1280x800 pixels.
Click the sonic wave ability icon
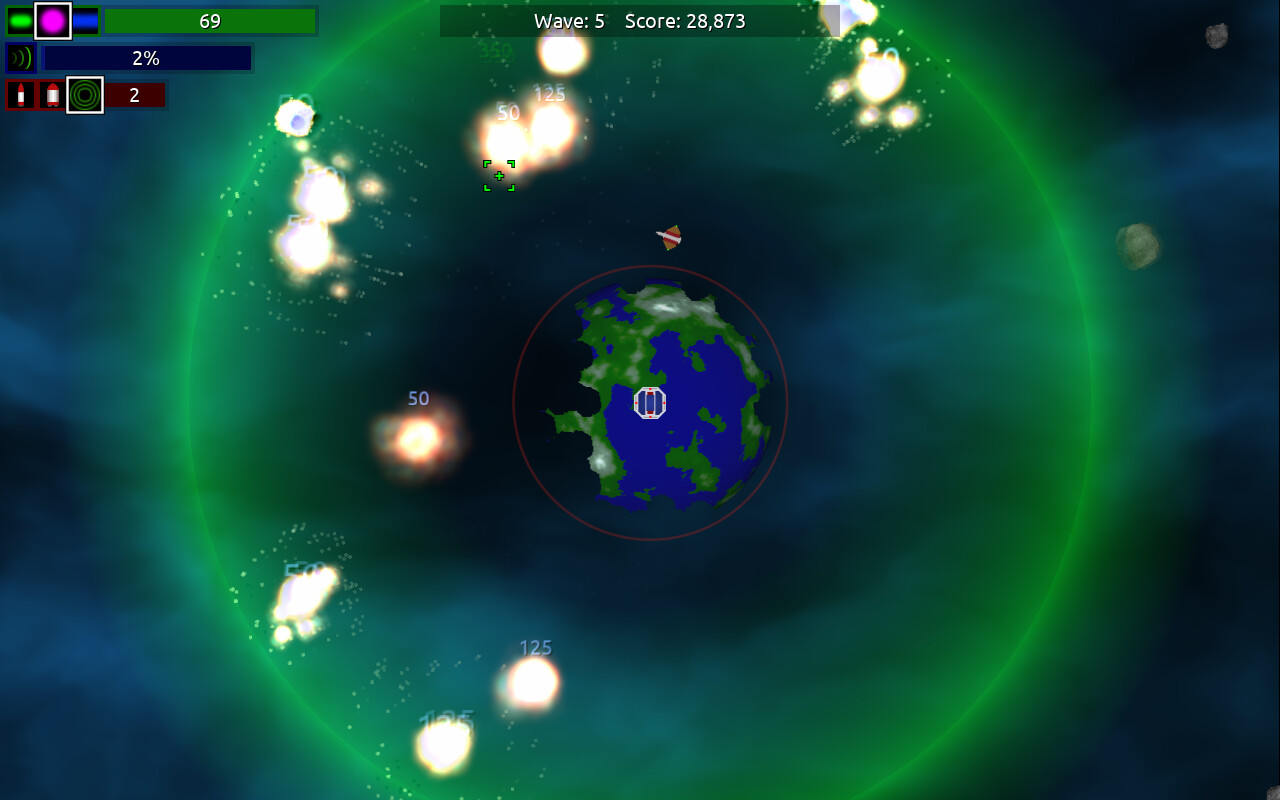click(x=20, y=57)
